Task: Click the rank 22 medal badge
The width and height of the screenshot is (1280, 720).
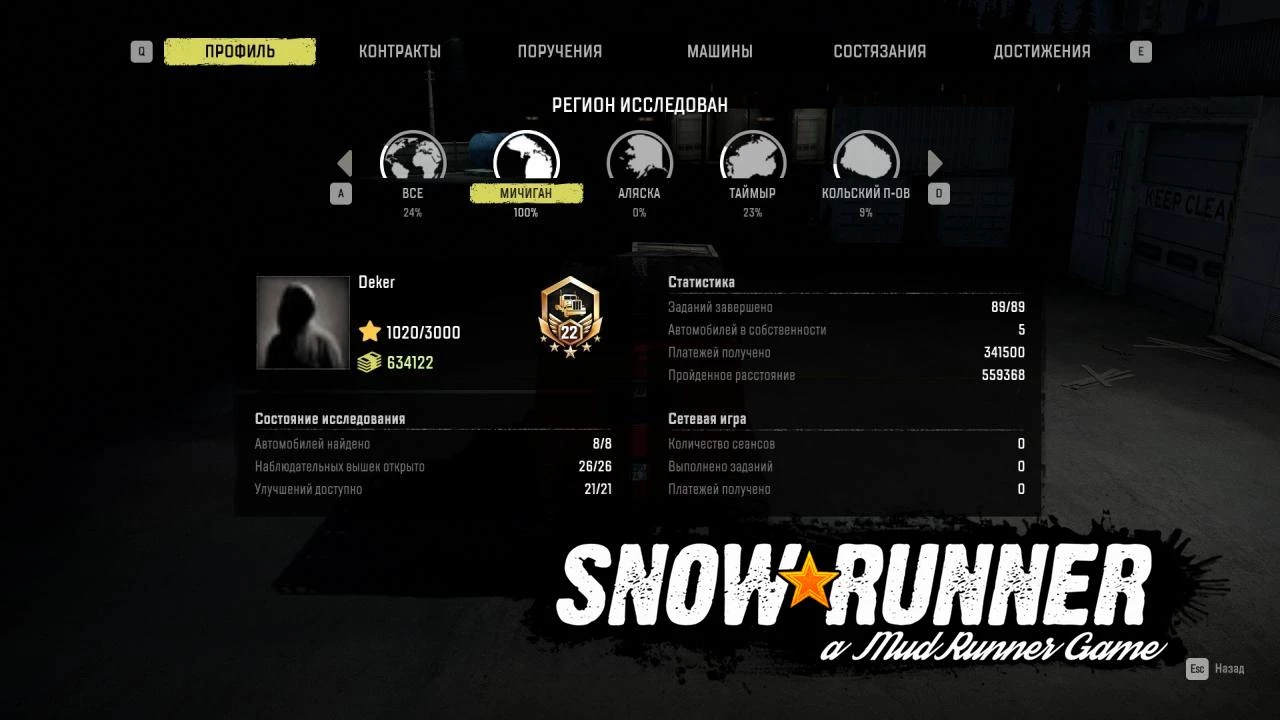Action: pos(570,320)
